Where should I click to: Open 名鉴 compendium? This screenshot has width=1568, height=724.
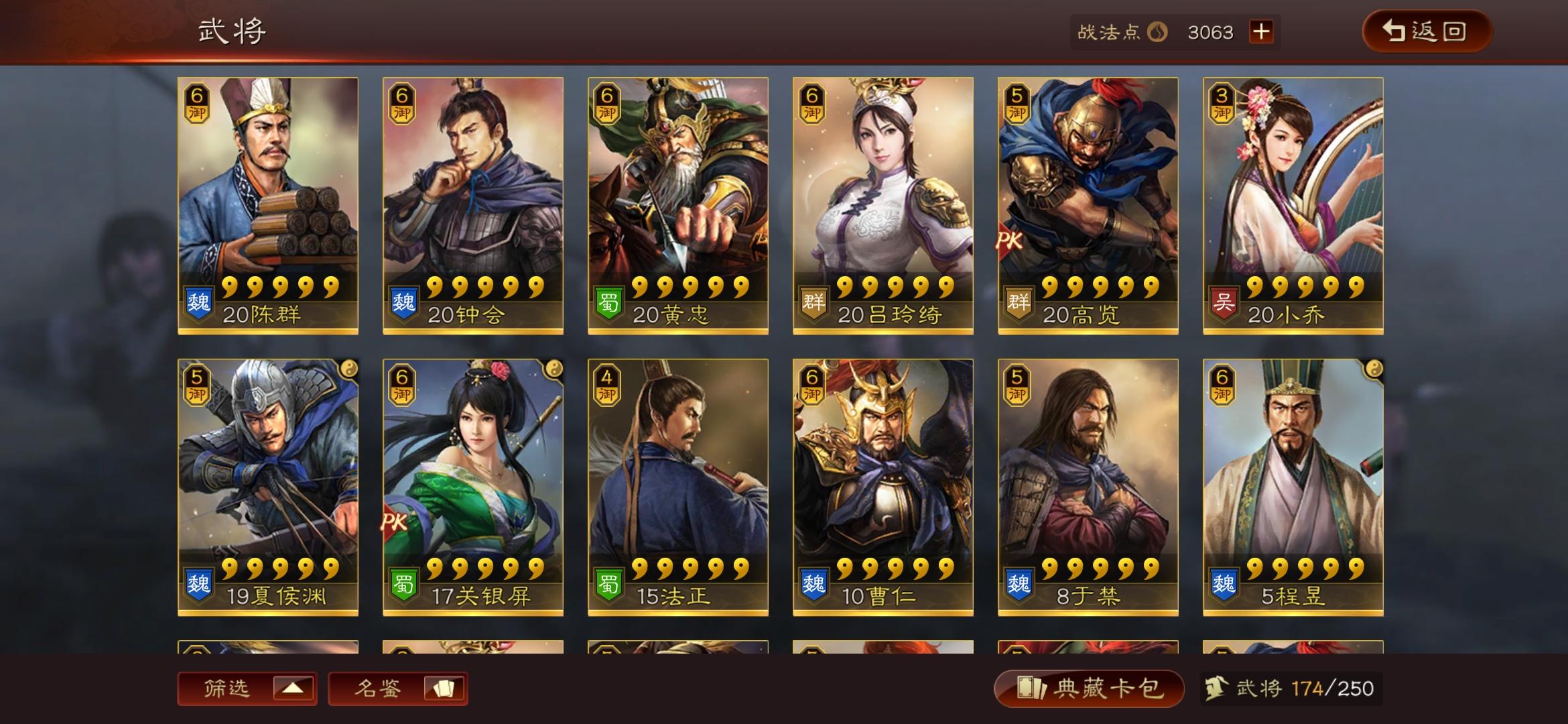(399, 688)
